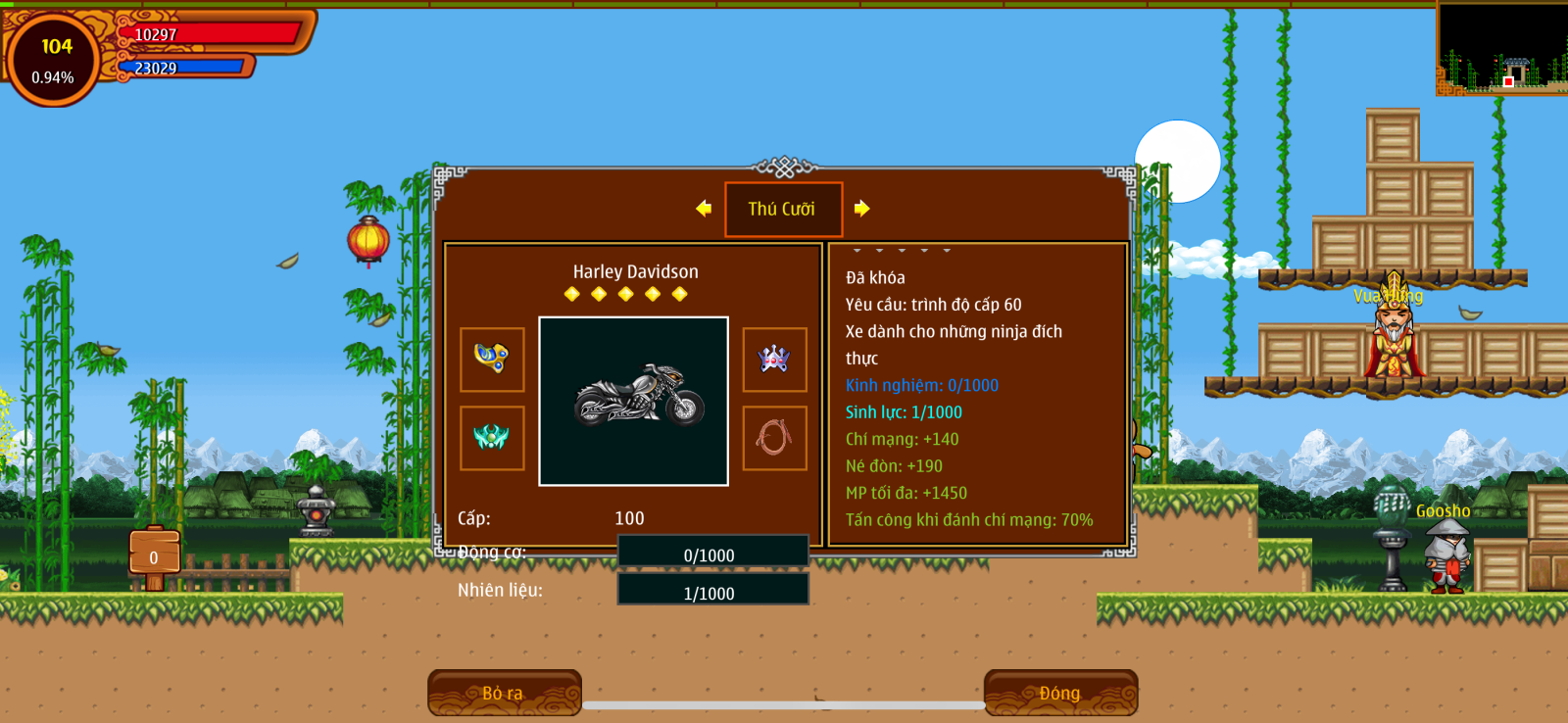Select the blue-gold winged mount gear slot

point(492,359)
